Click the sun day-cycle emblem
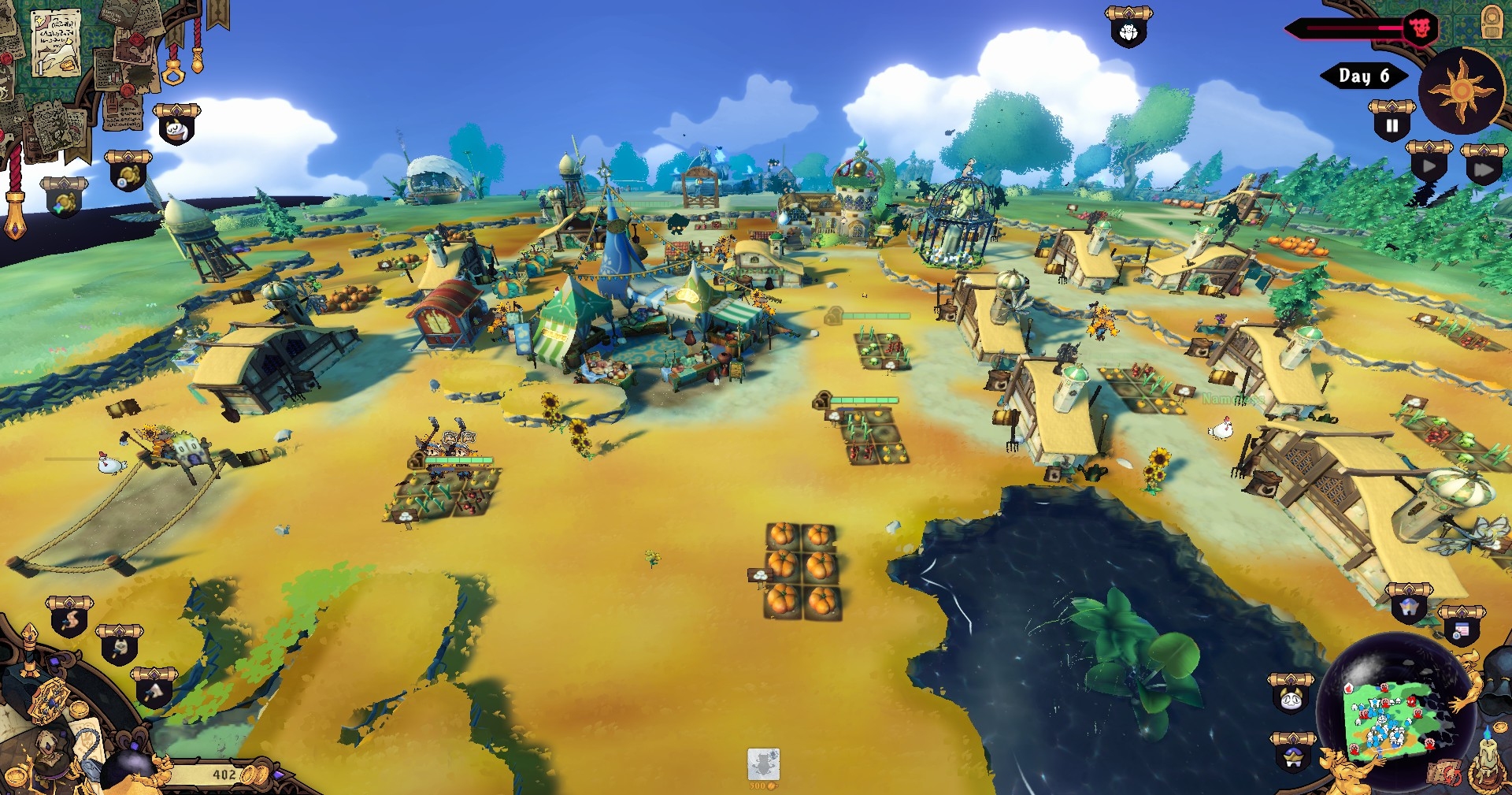This screenshot has width=1512, height=795. [1462, 90]
